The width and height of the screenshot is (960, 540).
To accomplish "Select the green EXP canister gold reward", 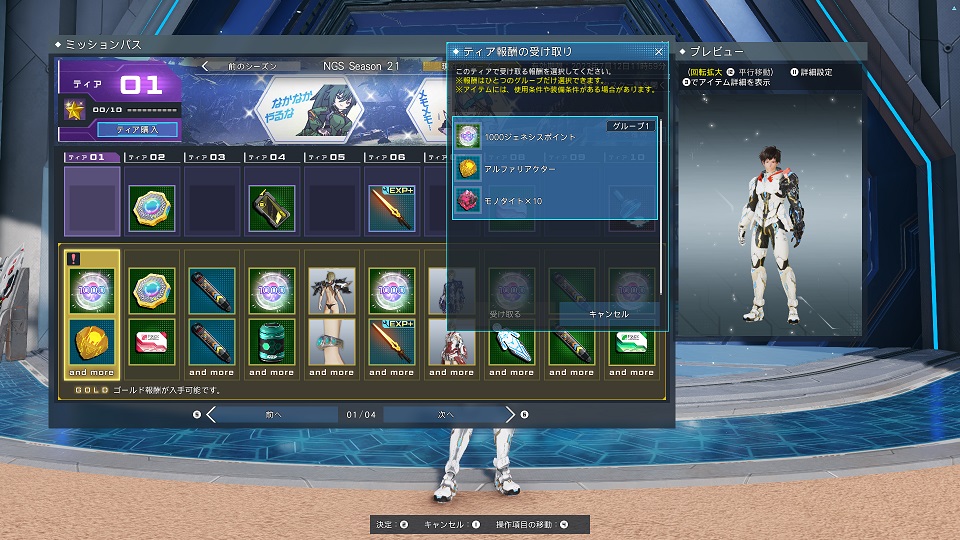I will (271, 343).
